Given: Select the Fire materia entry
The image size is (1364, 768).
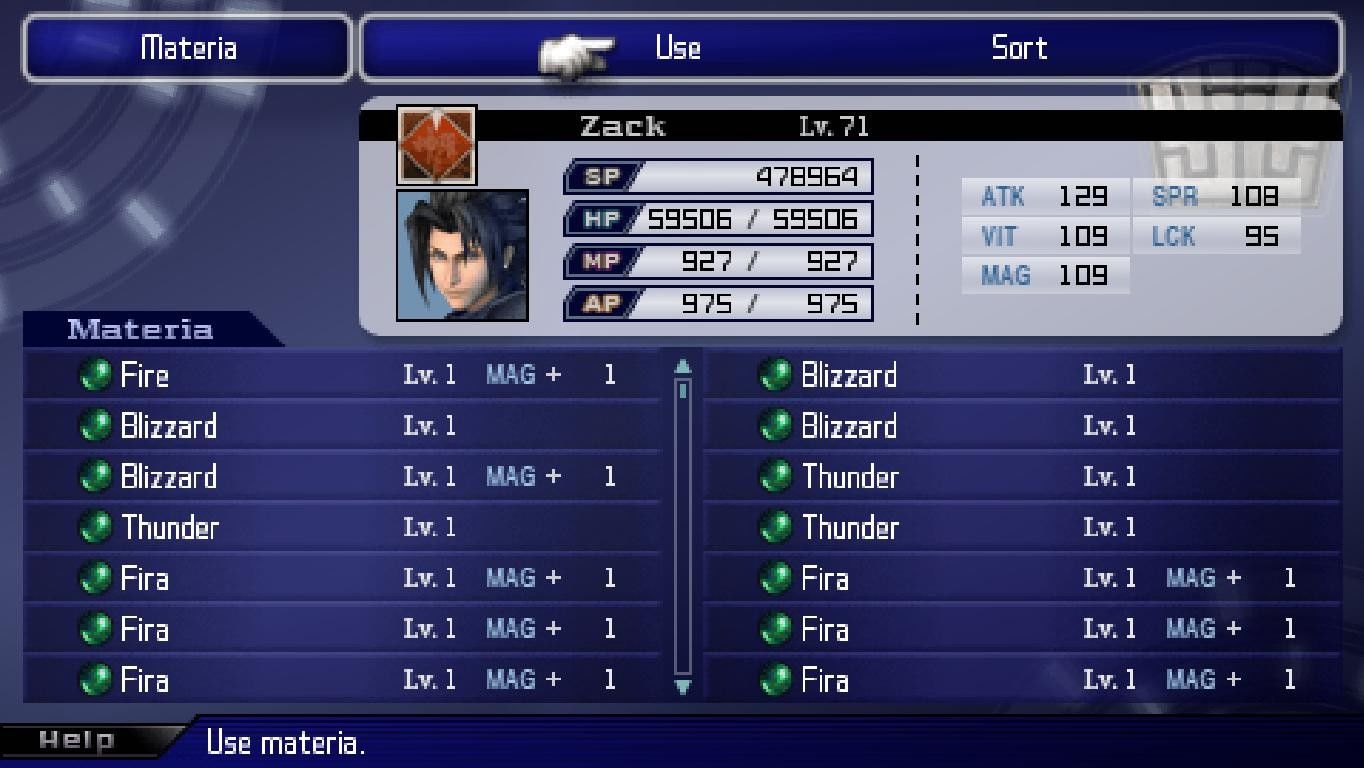Looking at the screenshot, I should point(145,375).
